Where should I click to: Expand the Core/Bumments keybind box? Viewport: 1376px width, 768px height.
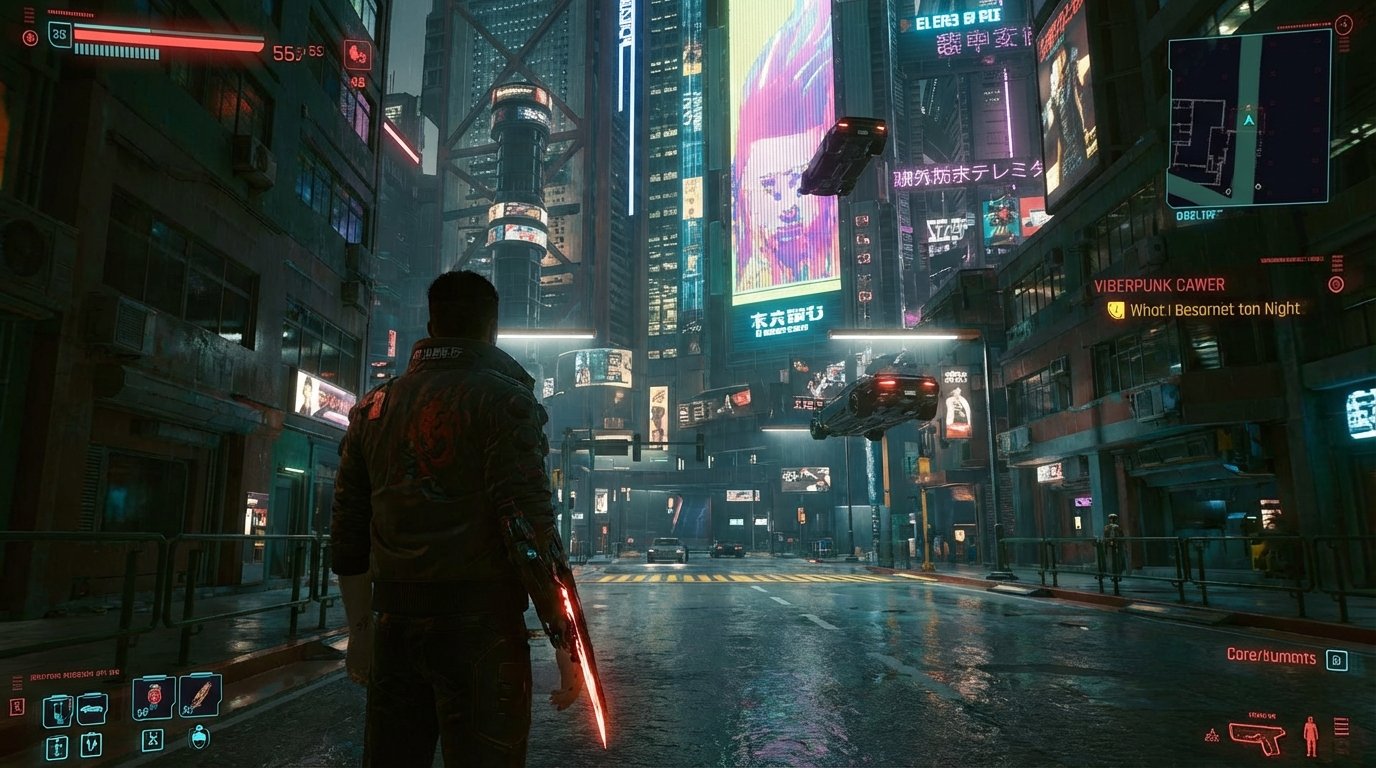tap(1337, 660)
